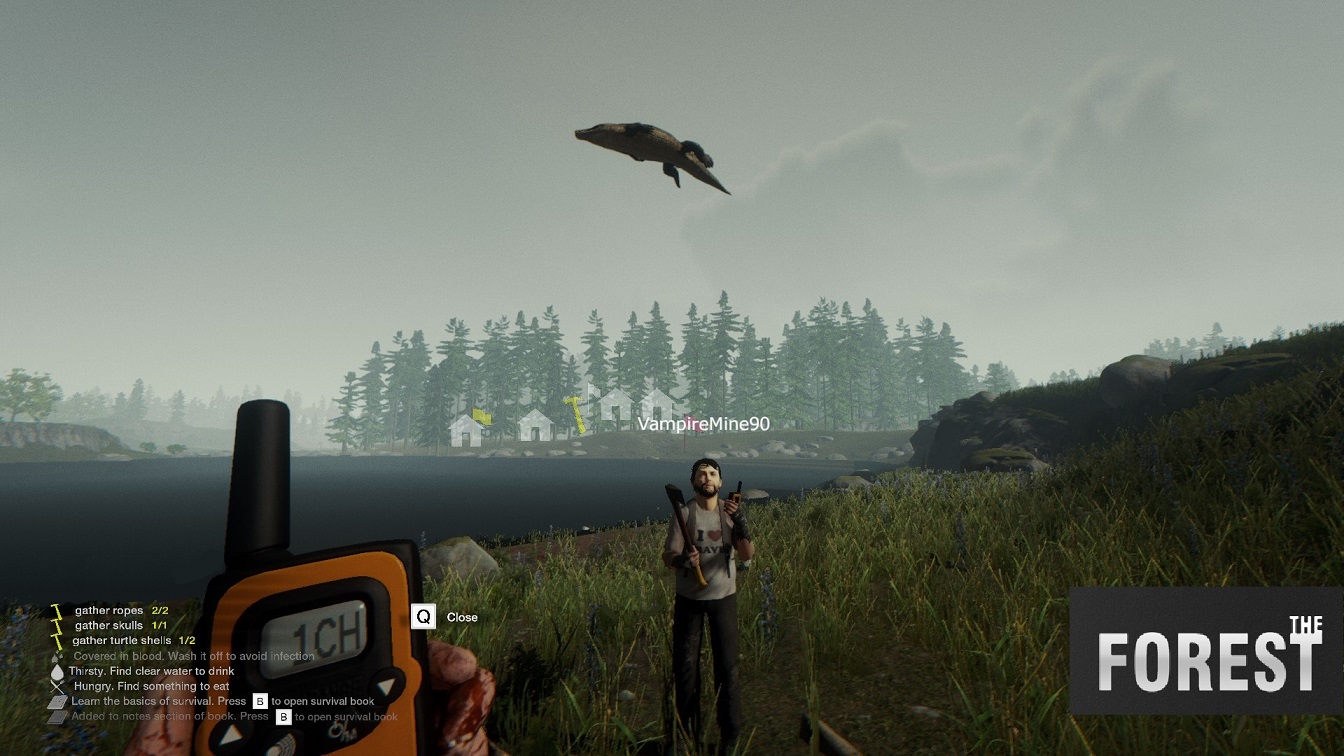Click the Thirsty water-drop status notice
This screenshot has width=1344, height=756.
[x=150, y=671]
